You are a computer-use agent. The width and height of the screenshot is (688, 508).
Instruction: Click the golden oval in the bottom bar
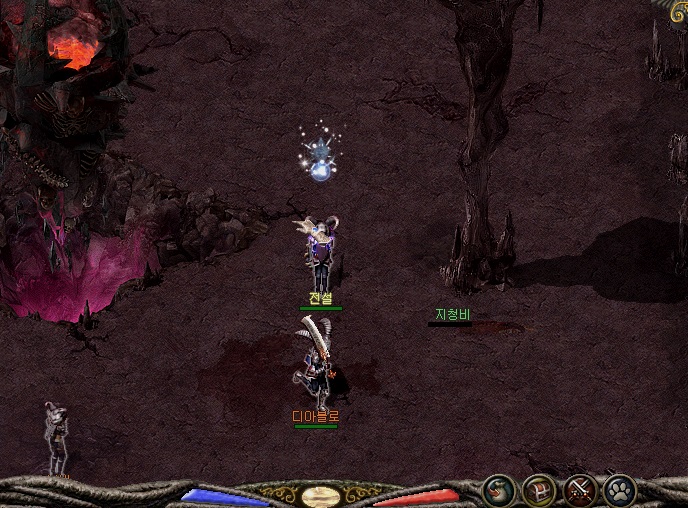click(x=320, y=495)
